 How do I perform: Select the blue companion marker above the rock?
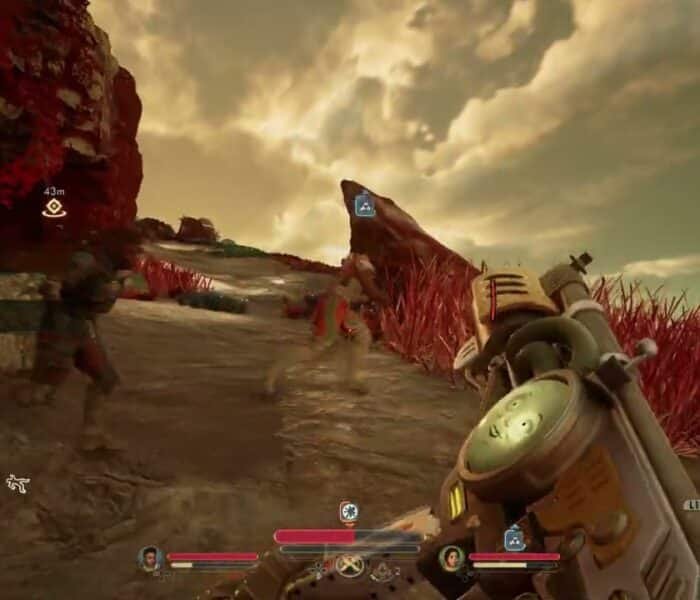click(365, 205)
